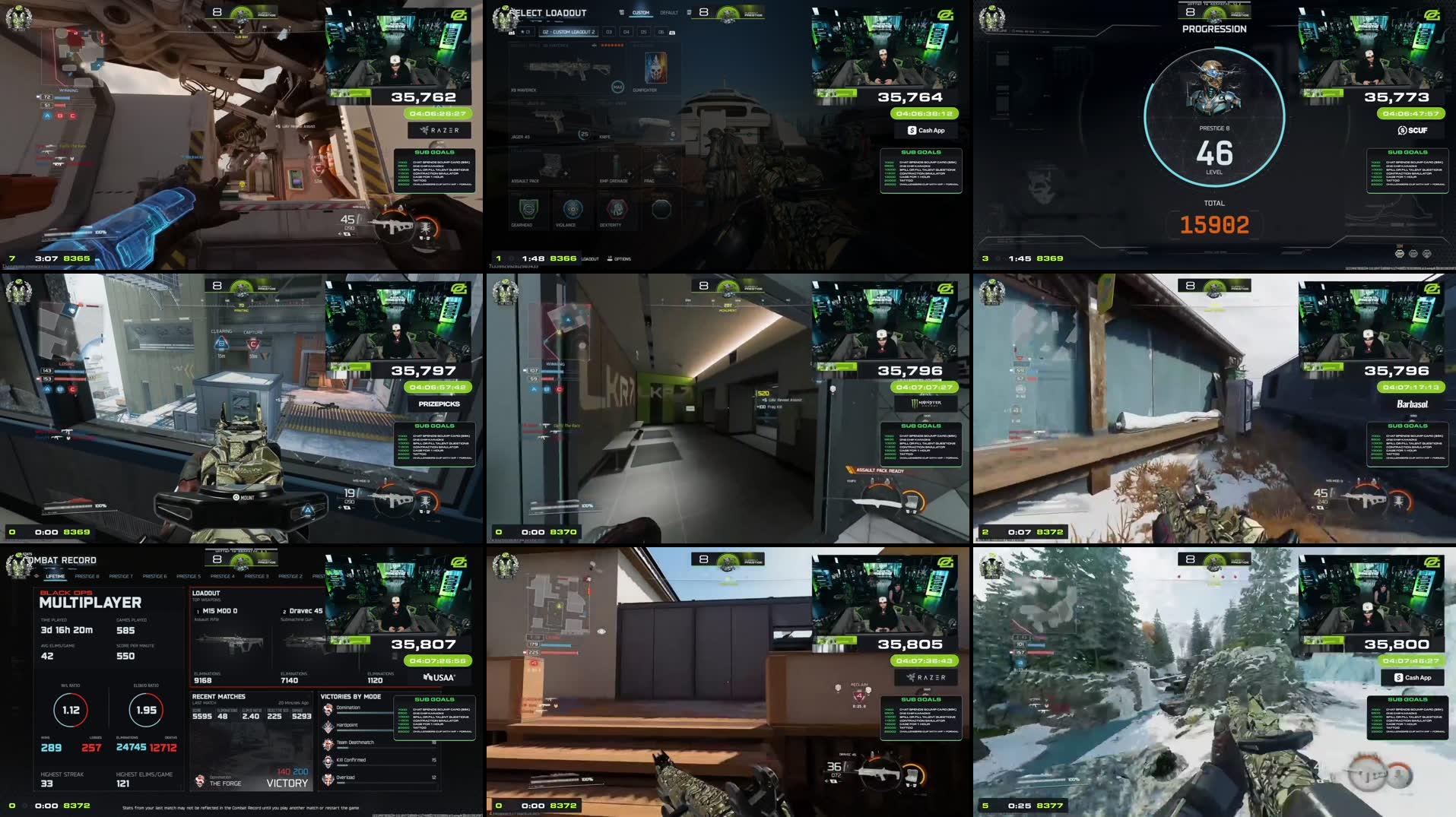This screenshot has width=1456, height=817.
Task: Click the Gunfighter wildcard icon
Action: click(655, 68)
